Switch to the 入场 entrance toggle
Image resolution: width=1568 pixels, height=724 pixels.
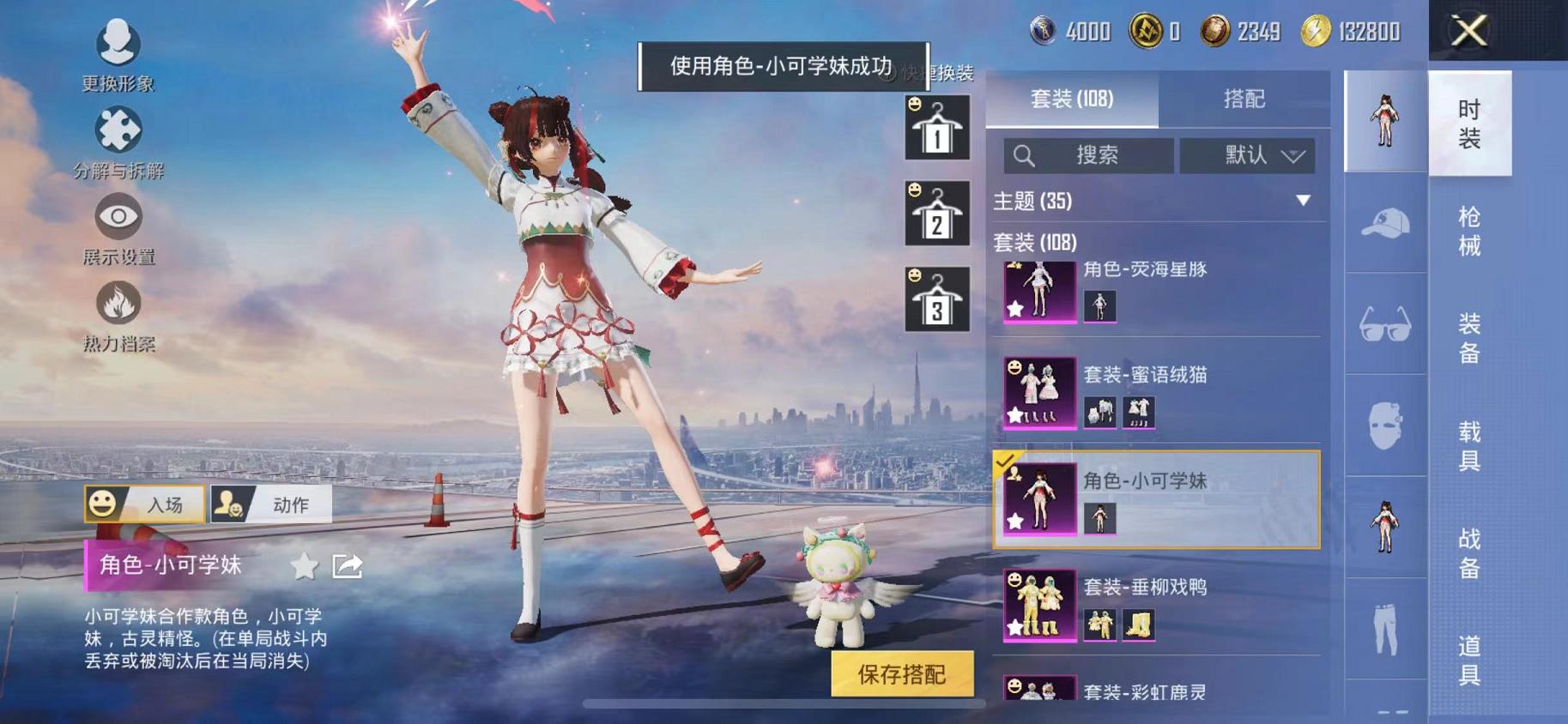pos(146,504)
